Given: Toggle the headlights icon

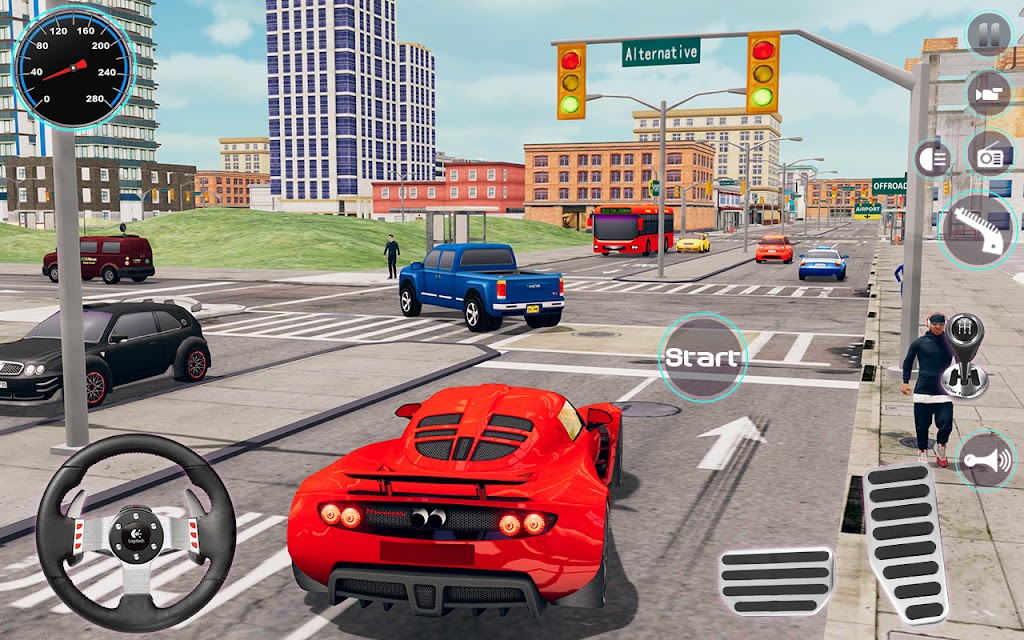Looking at the screenshot, I should pos(933,159).
